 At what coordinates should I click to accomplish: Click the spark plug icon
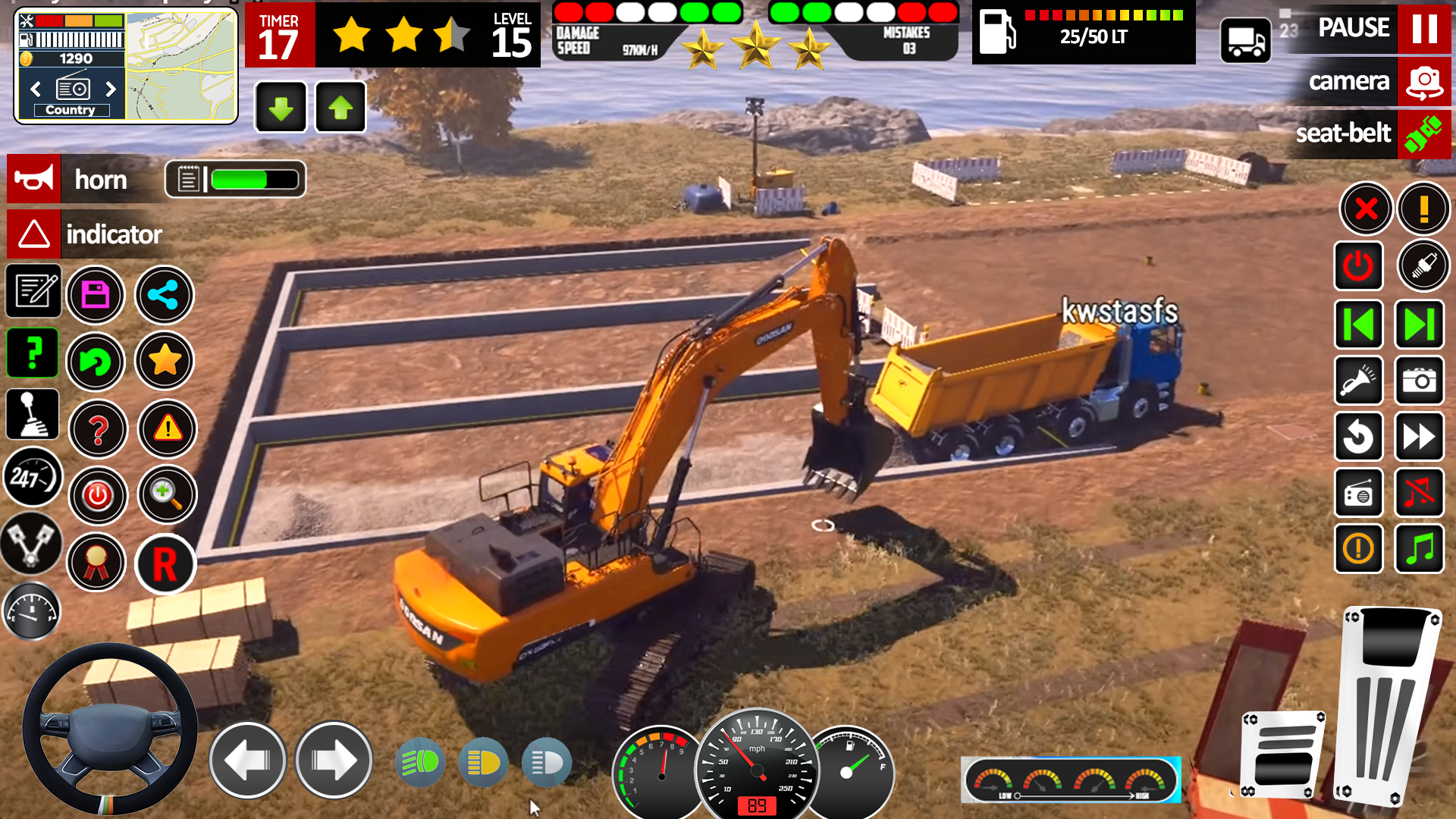tap(1421, 265)
